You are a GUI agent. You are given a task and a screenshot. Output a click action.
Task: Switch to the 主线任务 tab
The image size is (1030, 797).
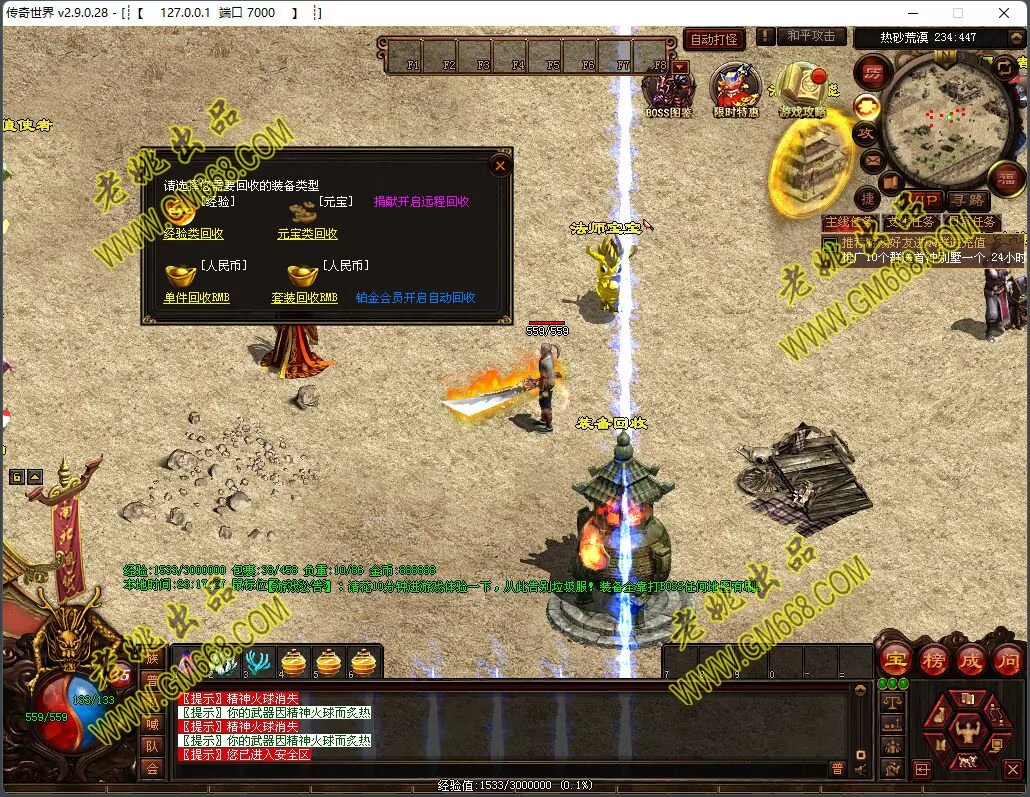click(x=850, y=222)
